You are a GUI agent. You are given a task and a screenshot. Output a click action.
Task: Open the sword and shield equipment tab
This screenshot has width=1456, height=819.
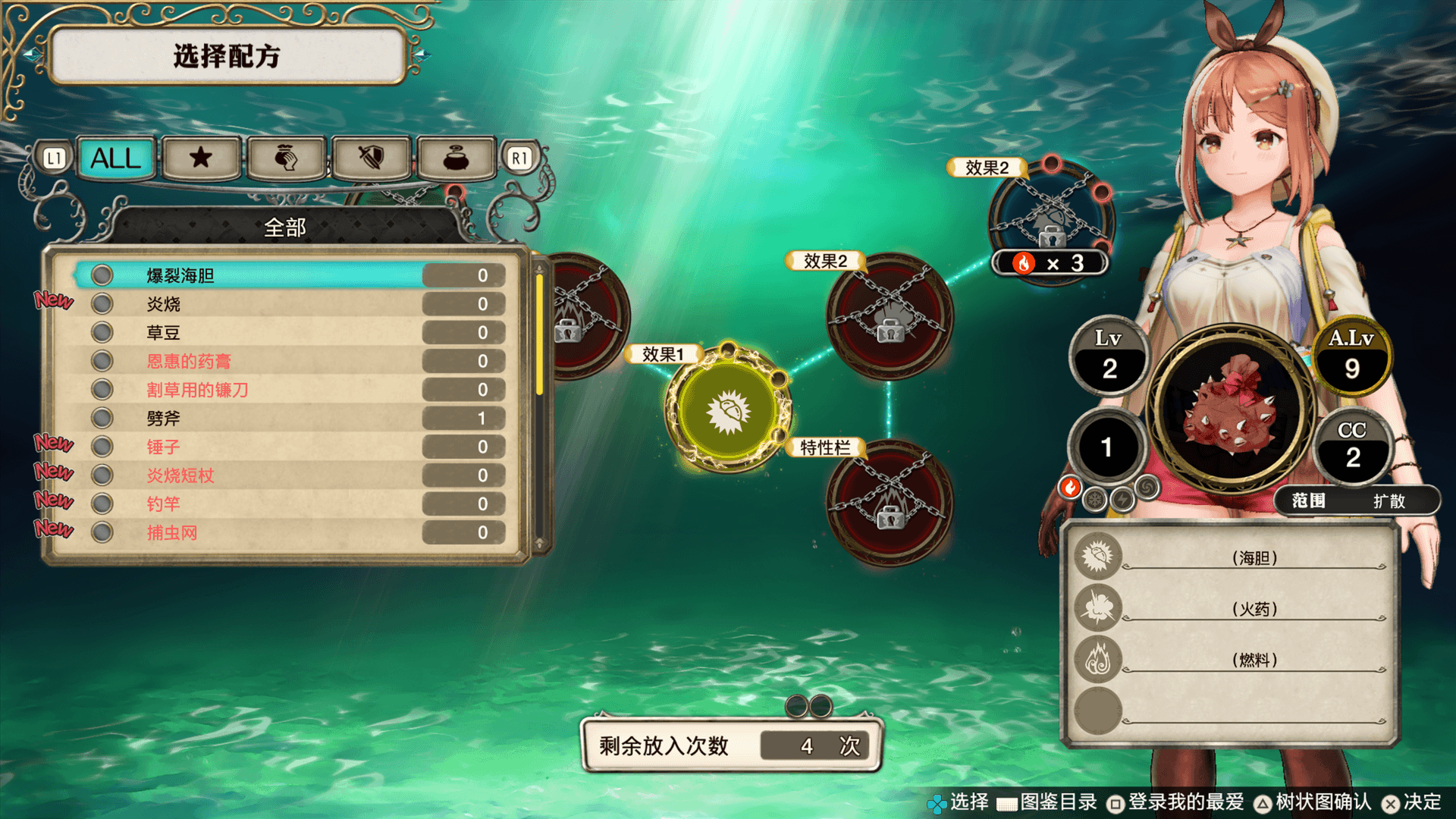tap(371, 158)
